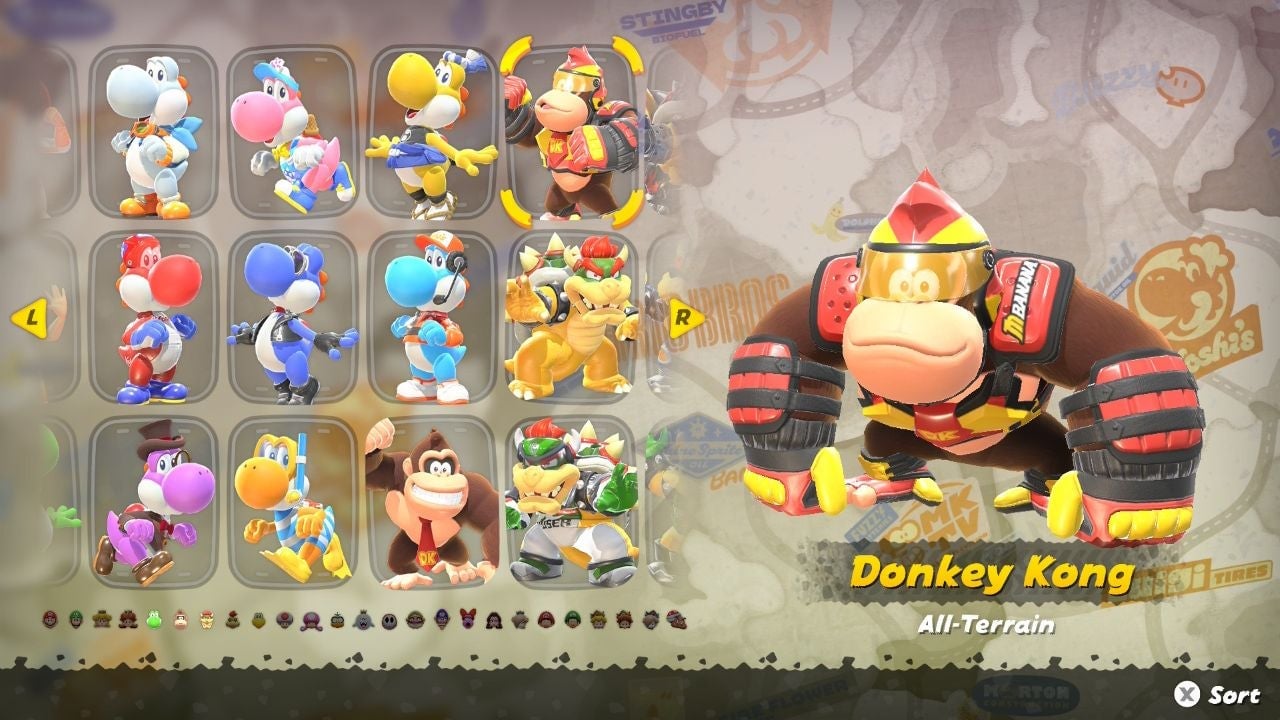Viewport: 1280px width, 720px height.
Task: Select Luigi's head icon in the bottom row
Action: pyautogui.click(x=74, y=620)
